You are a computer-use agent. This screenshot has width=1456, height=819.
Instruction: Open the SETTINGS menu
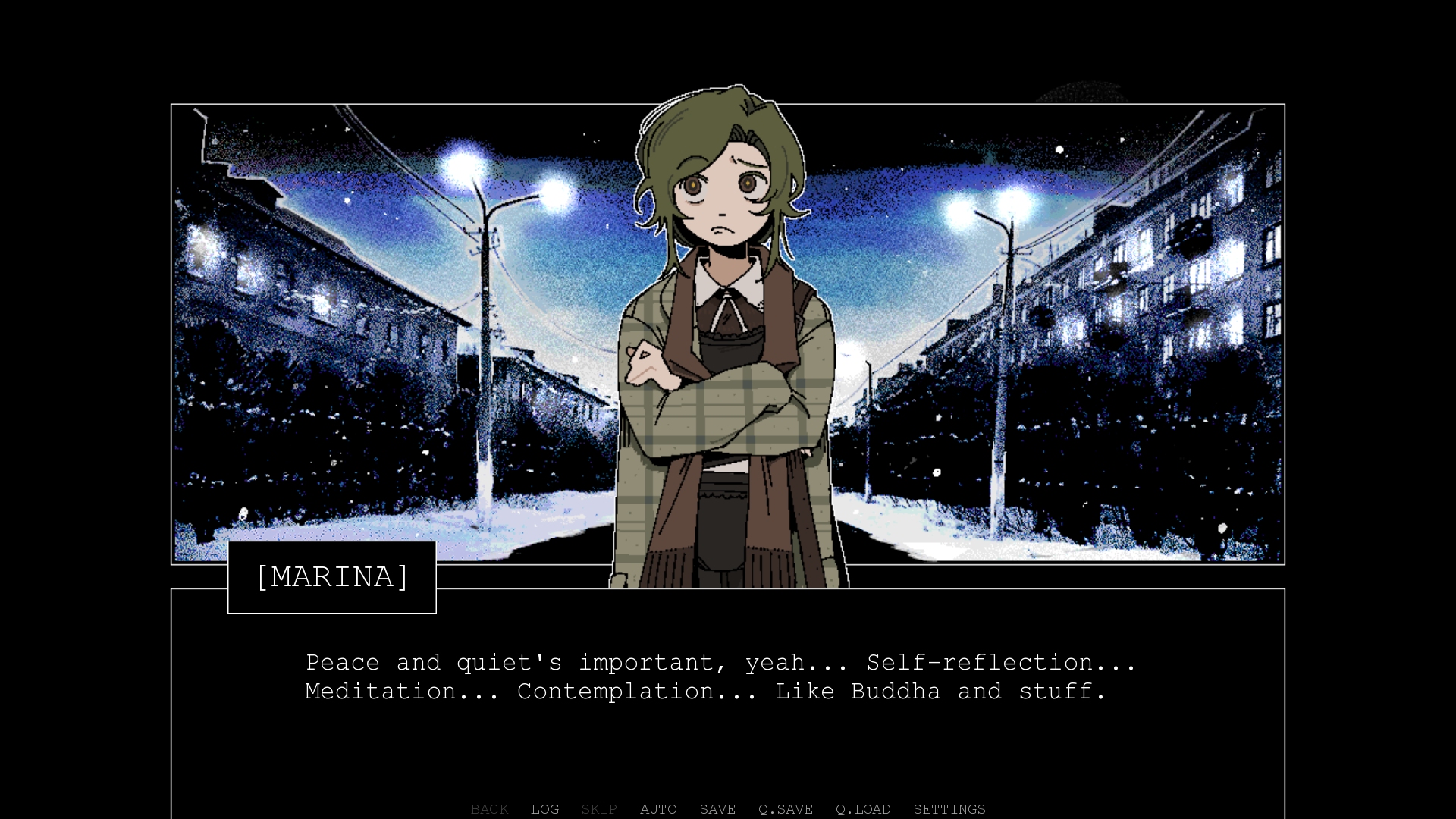(x=949, y=809)
